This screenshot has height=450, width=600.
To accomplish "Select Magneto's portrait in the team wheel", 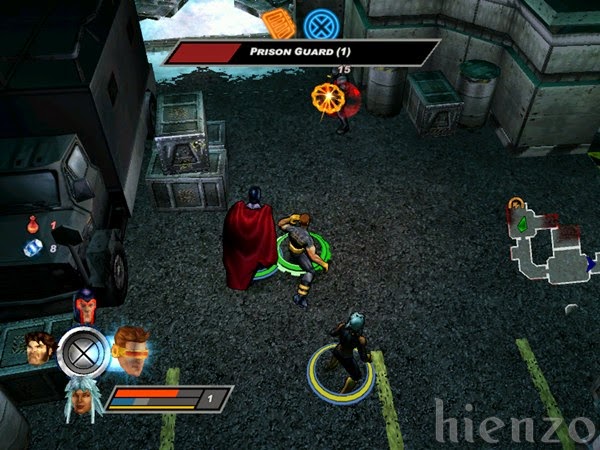I will (x=85, y=305).
